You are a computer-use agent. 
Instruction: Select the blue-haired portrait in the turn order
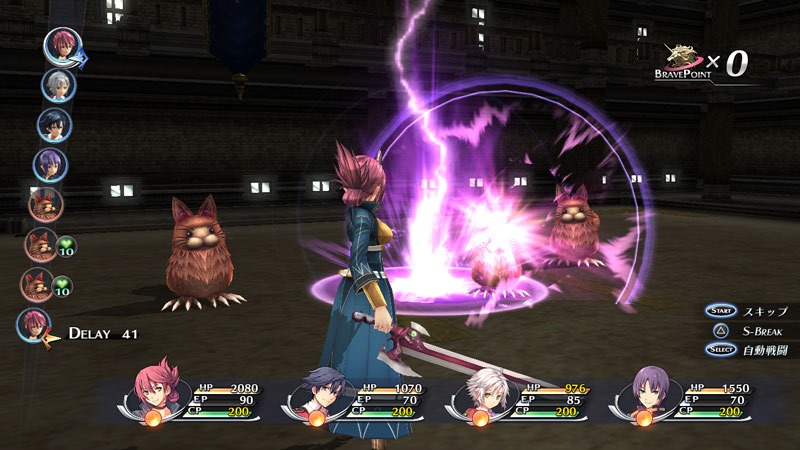click(54, 125)
